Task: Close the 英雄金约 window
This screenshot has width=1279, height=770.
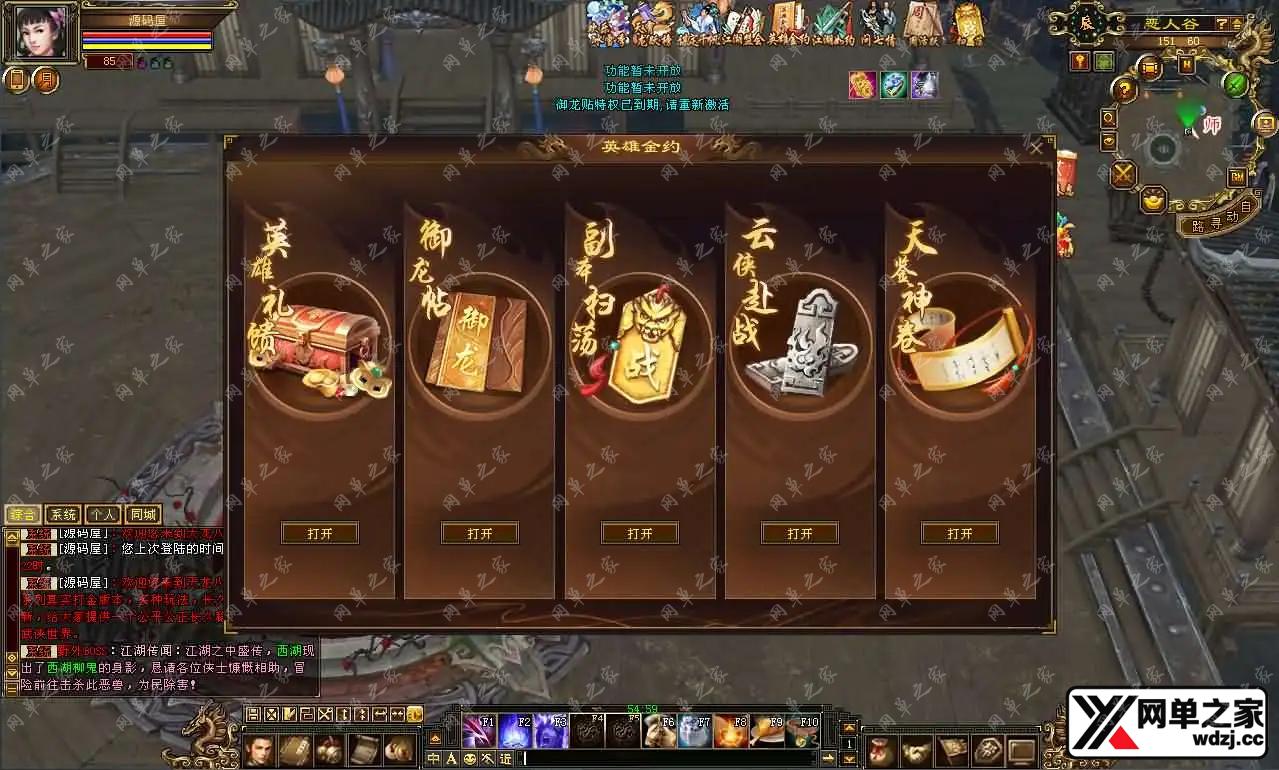Action: (1036, 148)
